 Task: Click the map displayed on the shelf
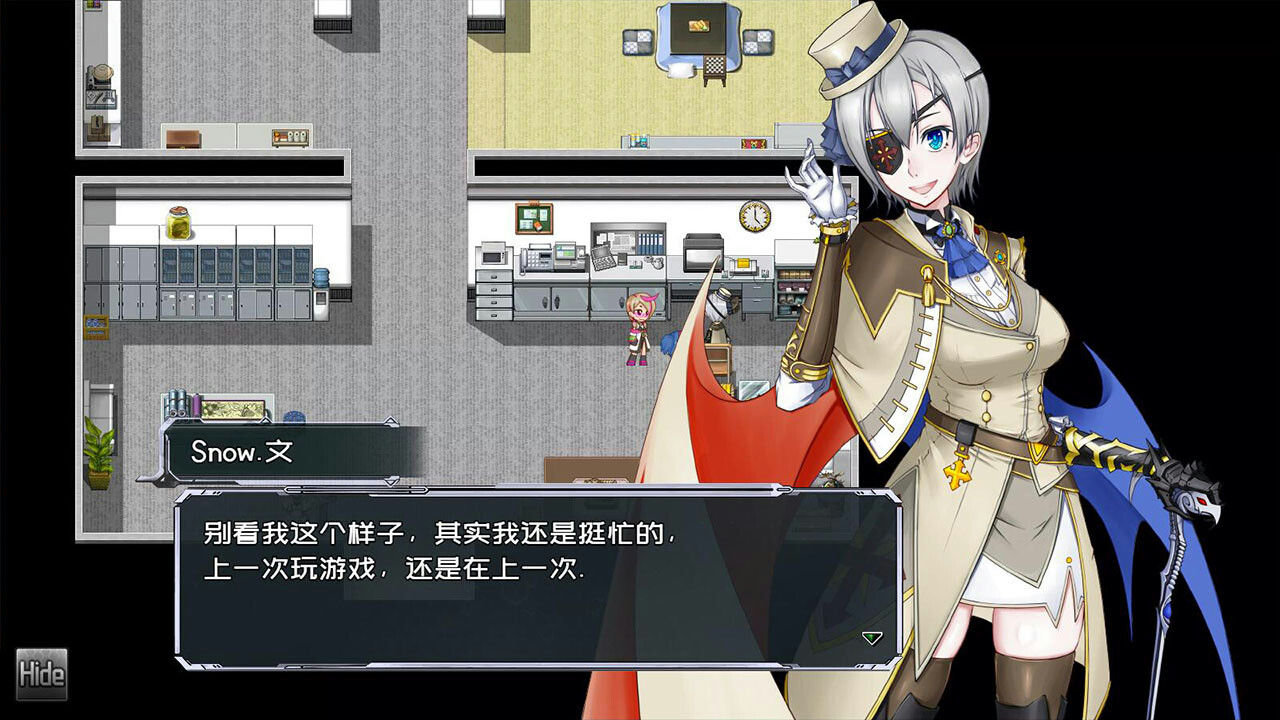(x=232, y=407)
